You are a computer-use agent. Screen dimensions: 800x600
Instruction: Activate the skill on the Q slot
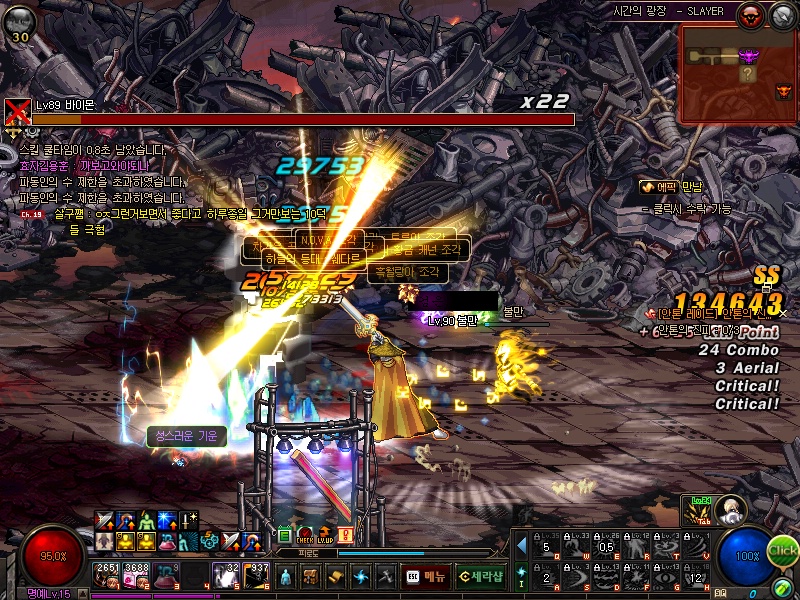(x=546, y=544)
